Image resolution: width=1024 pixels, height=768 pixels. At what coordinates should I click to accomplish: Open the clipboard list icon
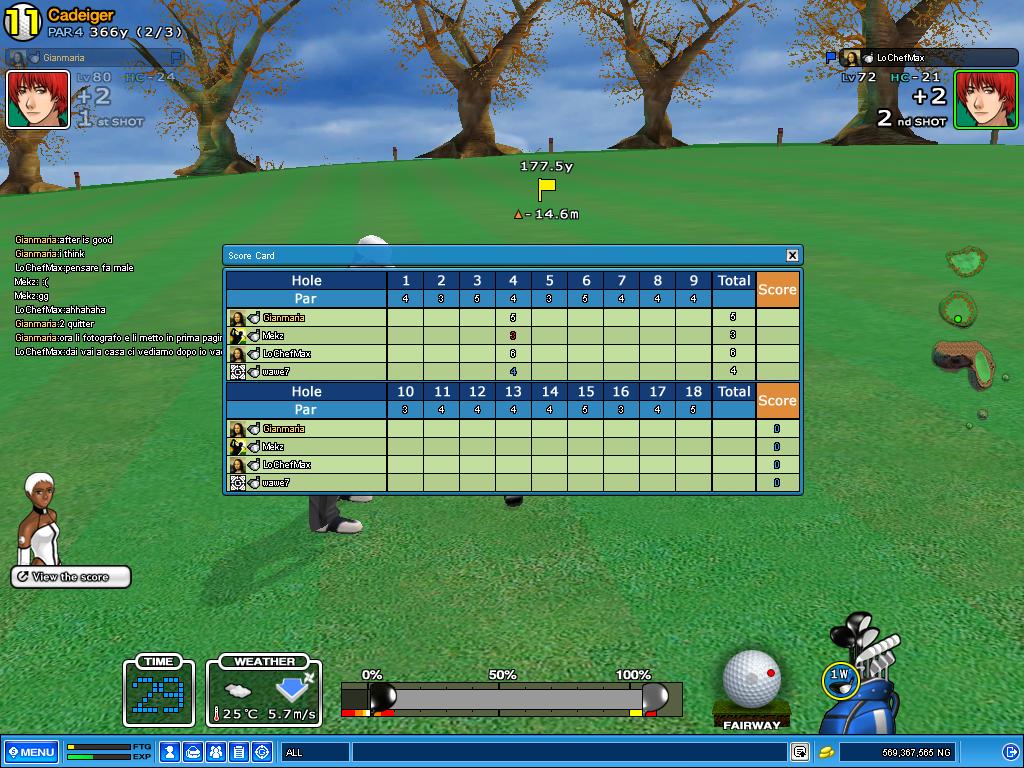pos(238,751)
